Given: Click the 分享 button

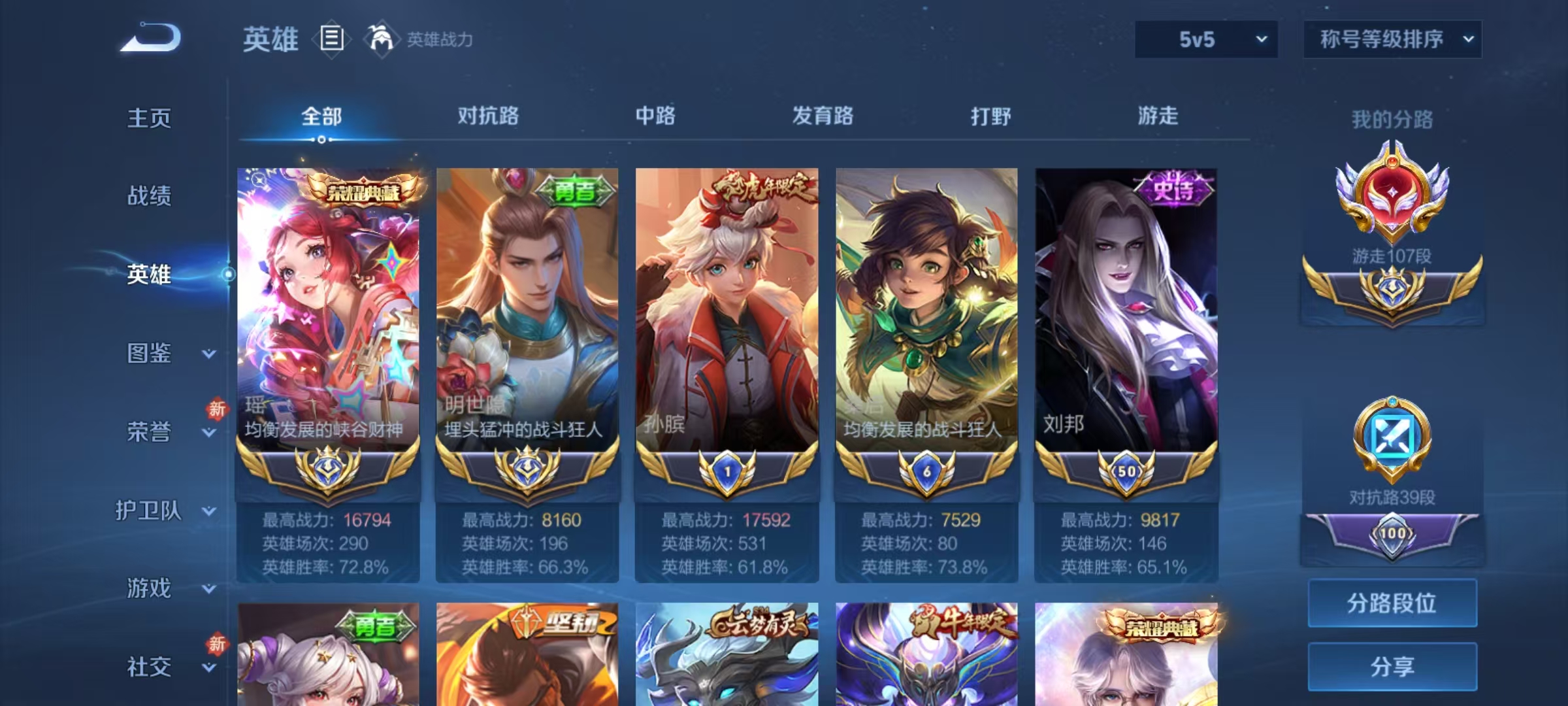Looking at the screenshot, I should (x=1392, y=667).
